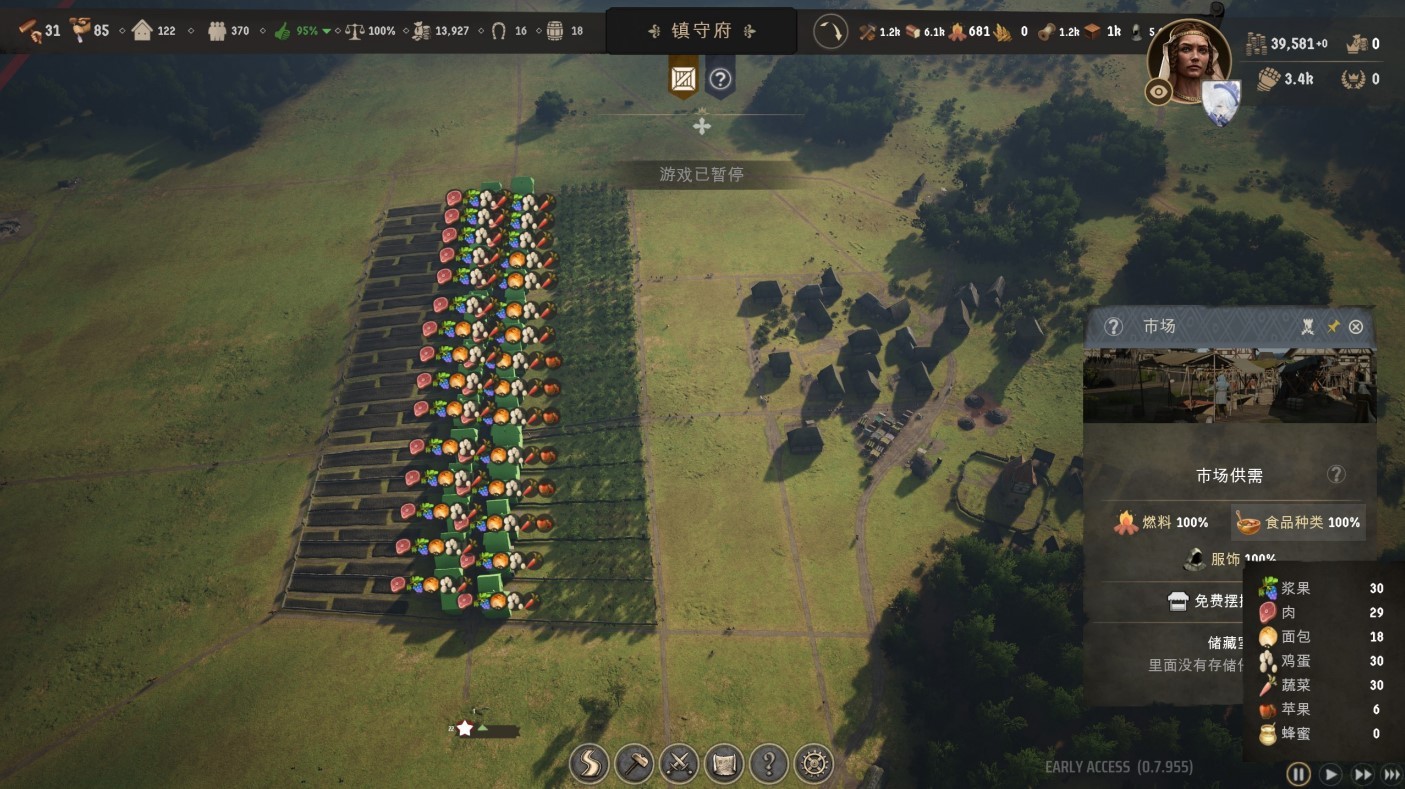Click the help icon beside 市场 title
This screenshot has height=789, width=1405.
click(1113, 327)
